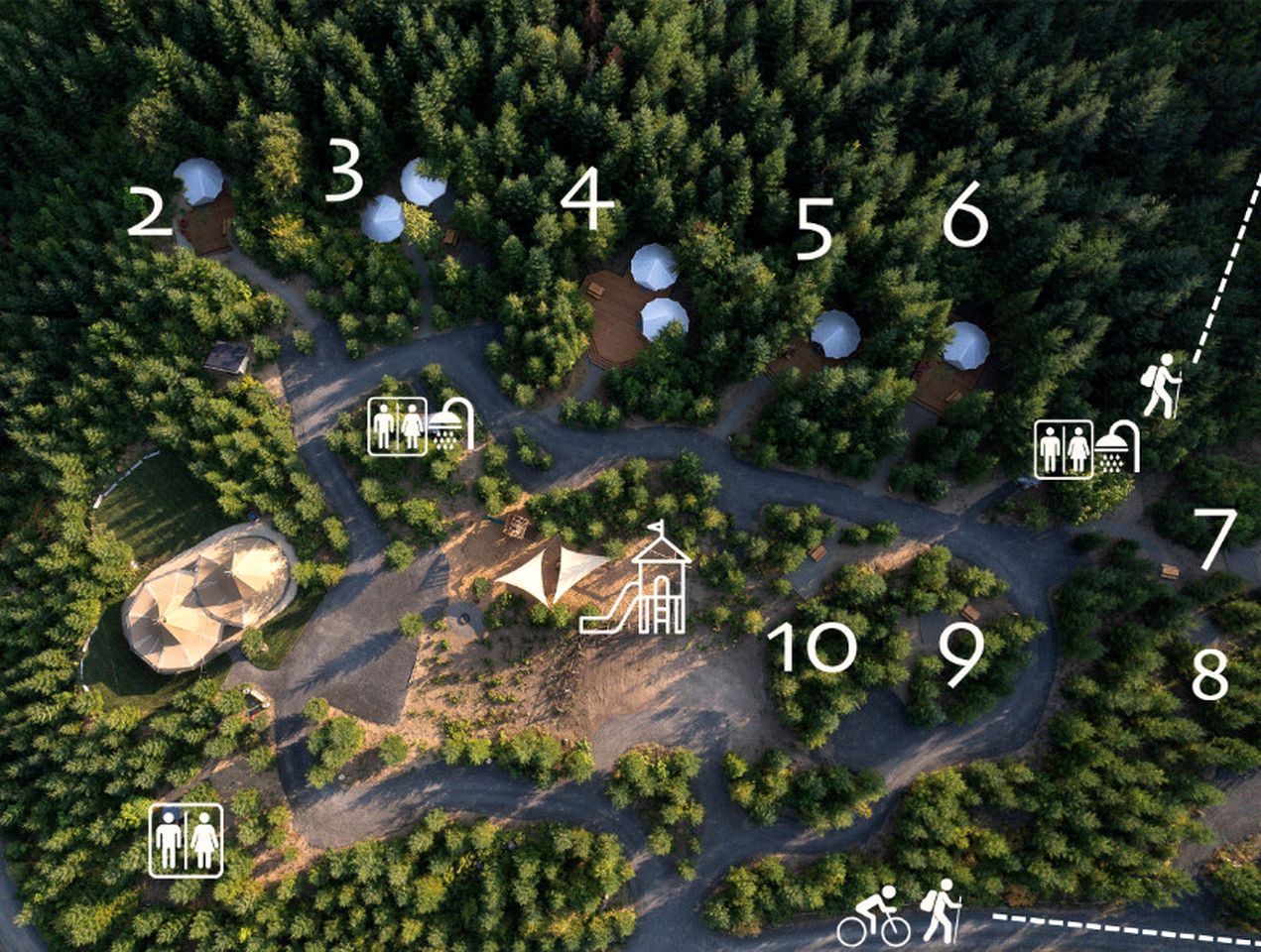
Task: Select campsite marker number 8
Action: pyautogui.click(x=1210, y=674)
